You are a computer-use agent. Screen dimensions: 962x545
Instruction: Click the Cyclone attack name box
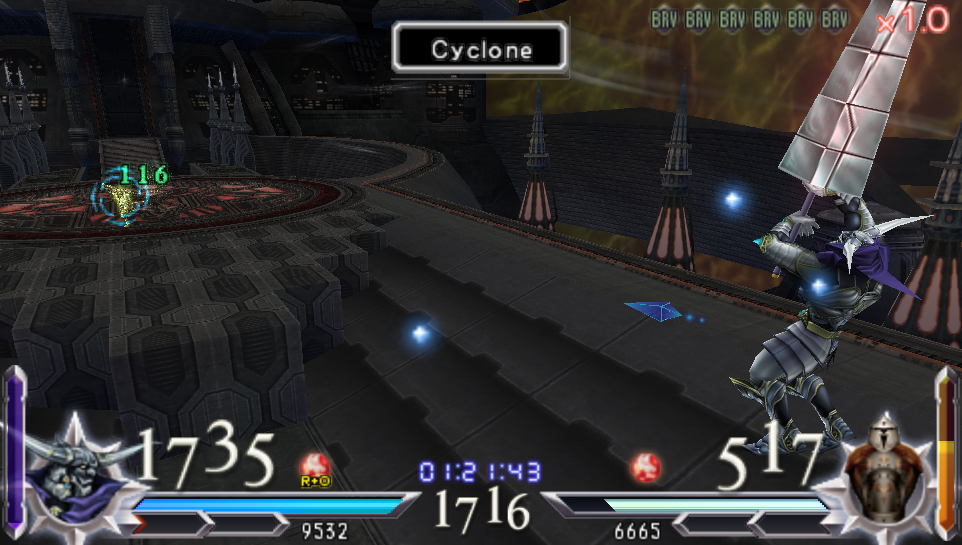tap(481, 48)
